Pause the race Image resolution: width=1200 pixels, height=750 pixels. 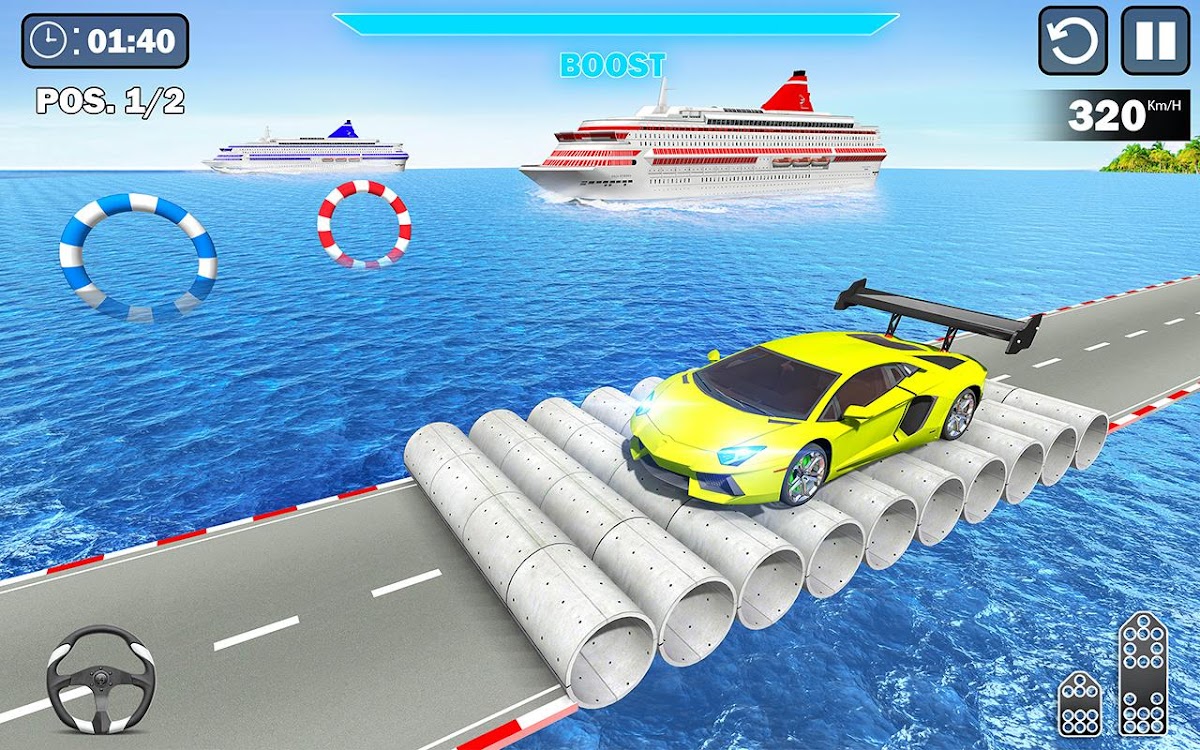point(1155,41)
